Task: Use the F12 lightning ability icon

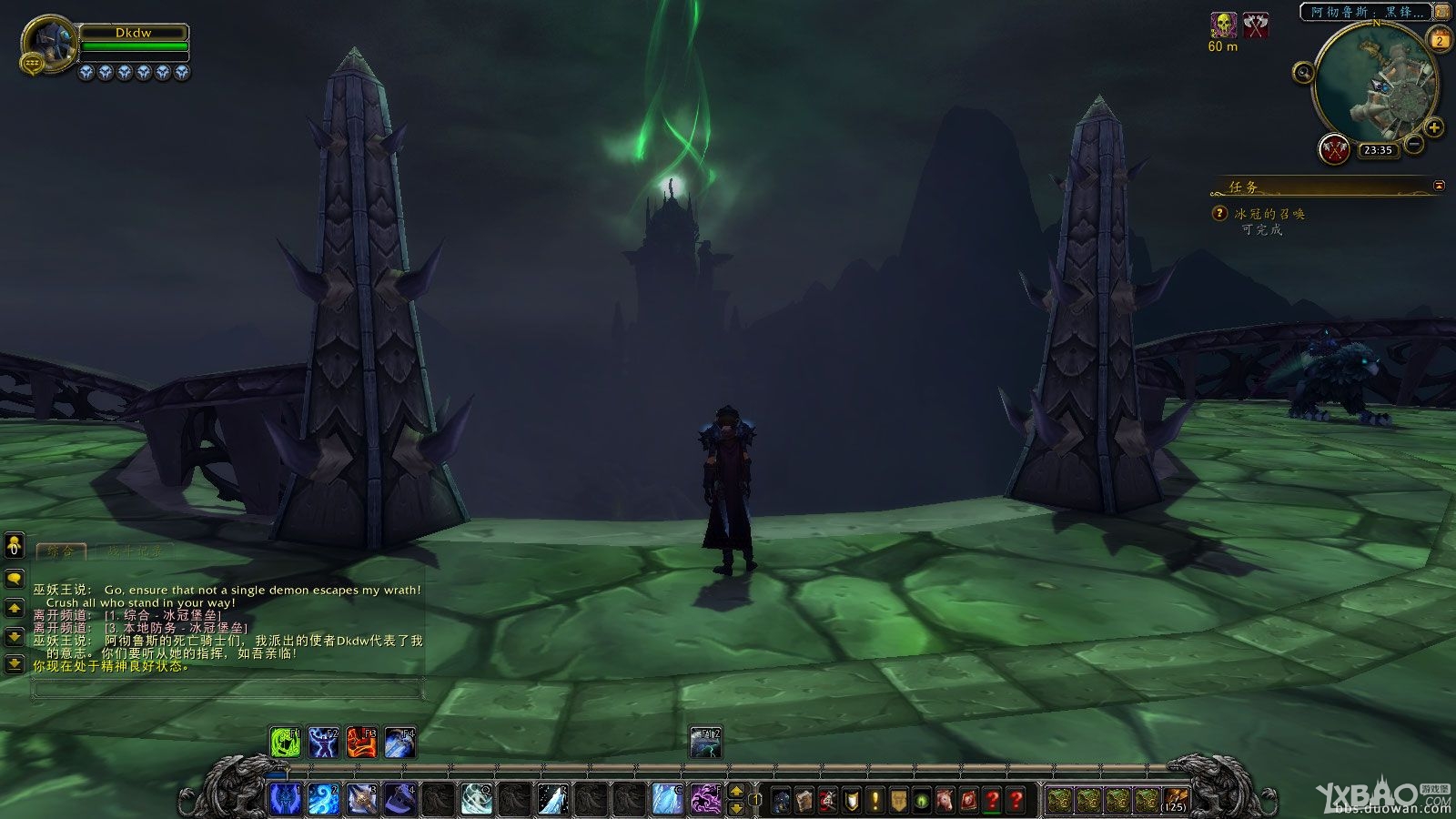Action: click(705, 743)
